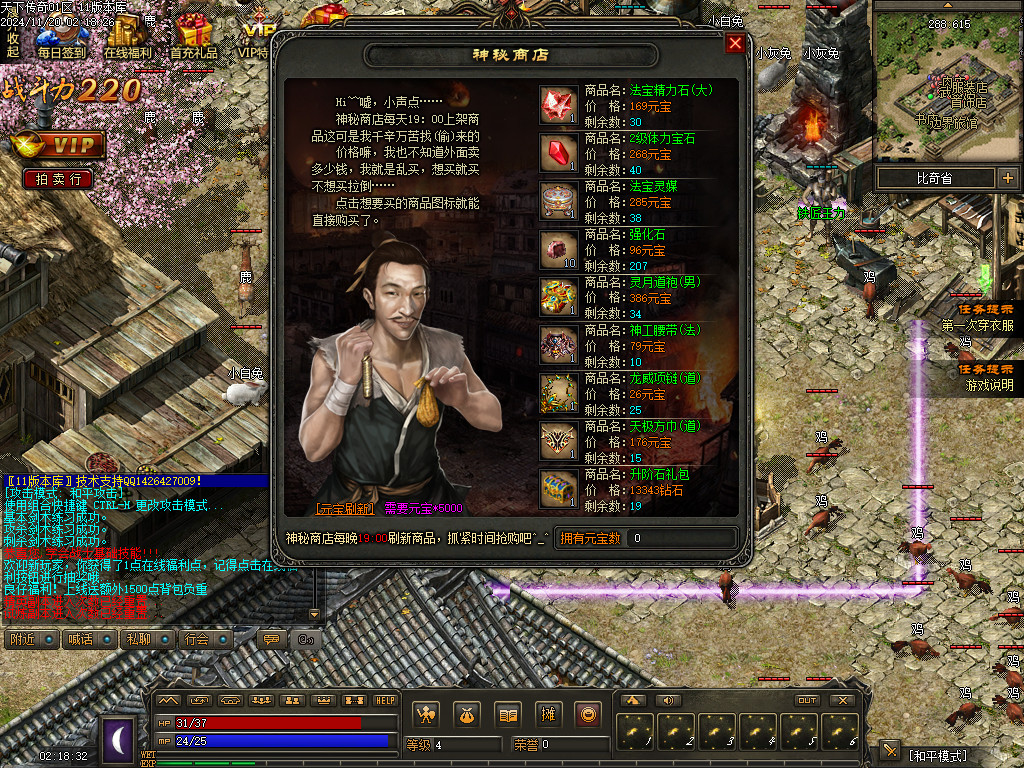Choose the 灵月道袍(男) item icon
1024x768 pixels.
[x=558, y=297]
